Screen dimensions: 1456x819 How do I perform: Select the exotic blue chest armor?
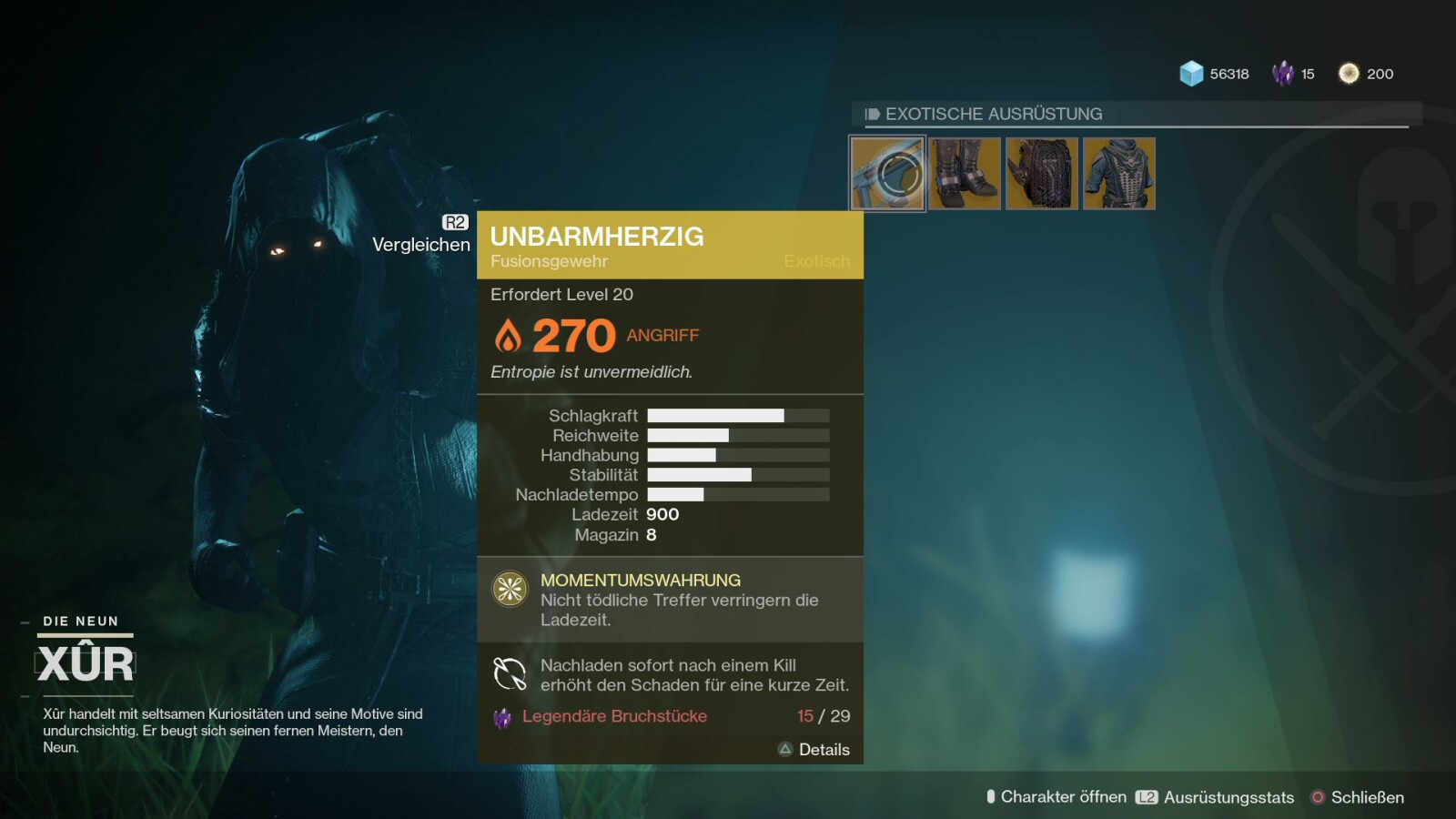click(x=1119, y=174)
